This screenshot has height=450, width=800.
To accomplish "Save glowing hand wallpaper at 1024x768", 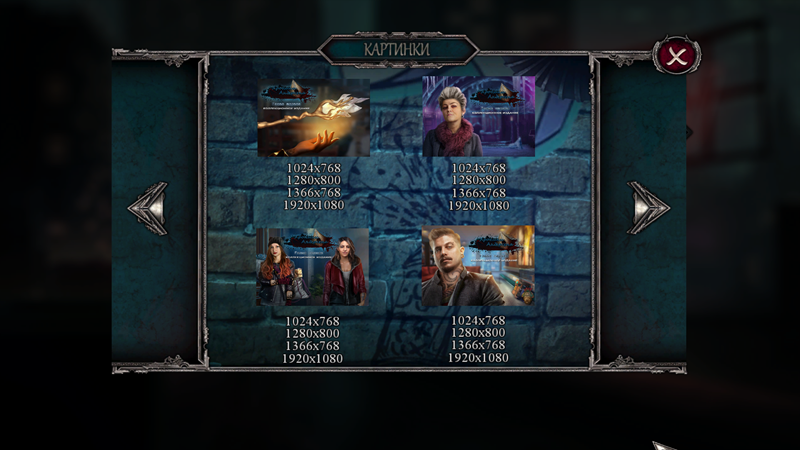I will point(313,169).
